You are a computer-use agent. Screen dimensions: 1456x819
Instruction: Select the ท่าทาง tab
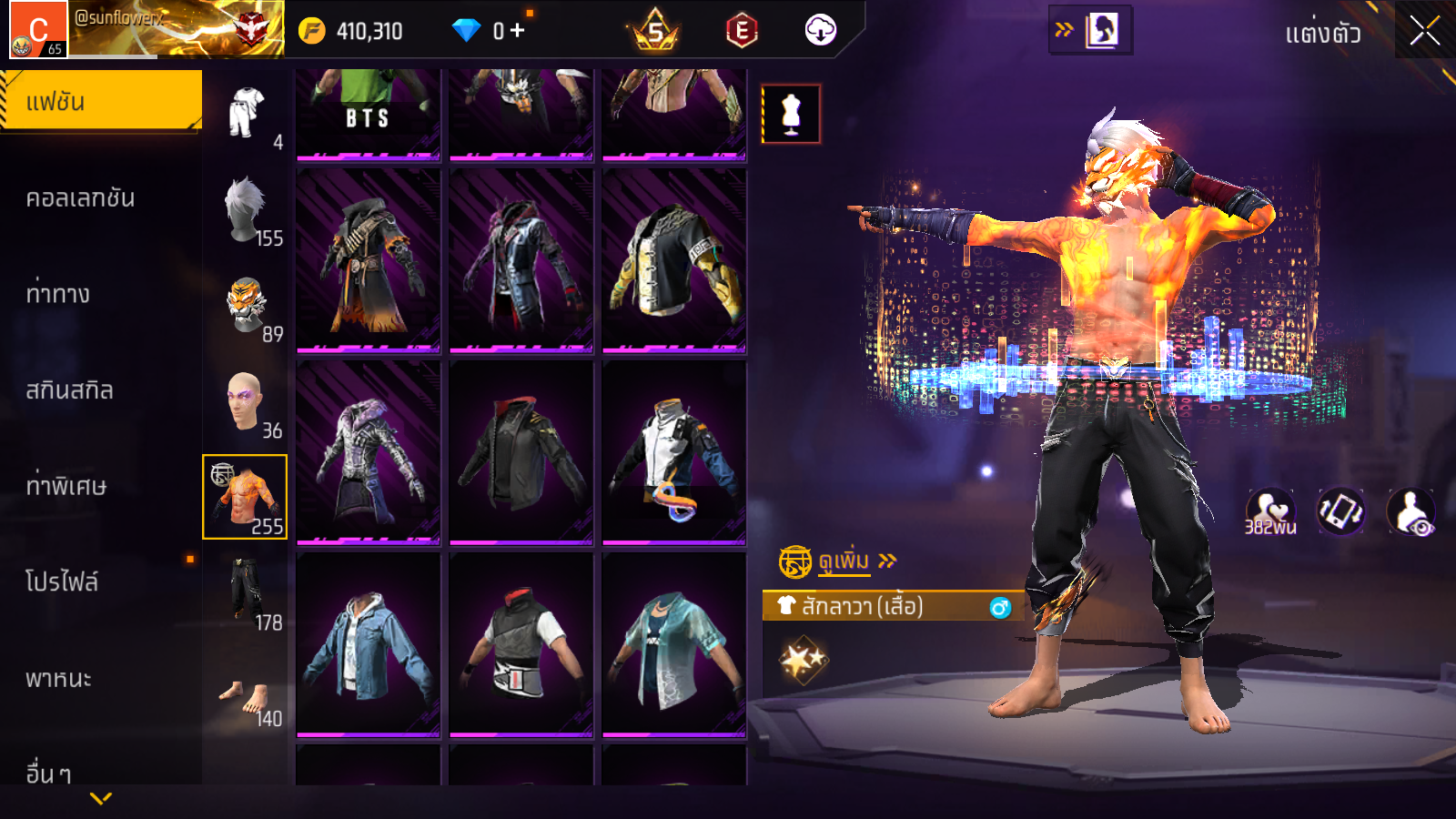58,294
